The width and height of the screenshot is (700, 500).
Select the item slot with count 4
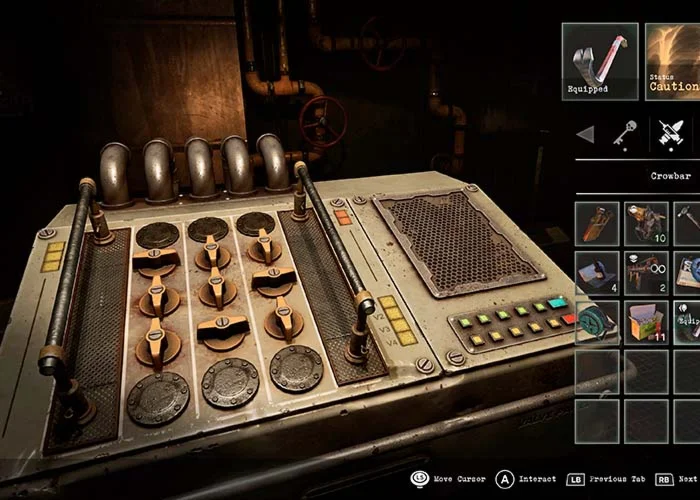597,272
